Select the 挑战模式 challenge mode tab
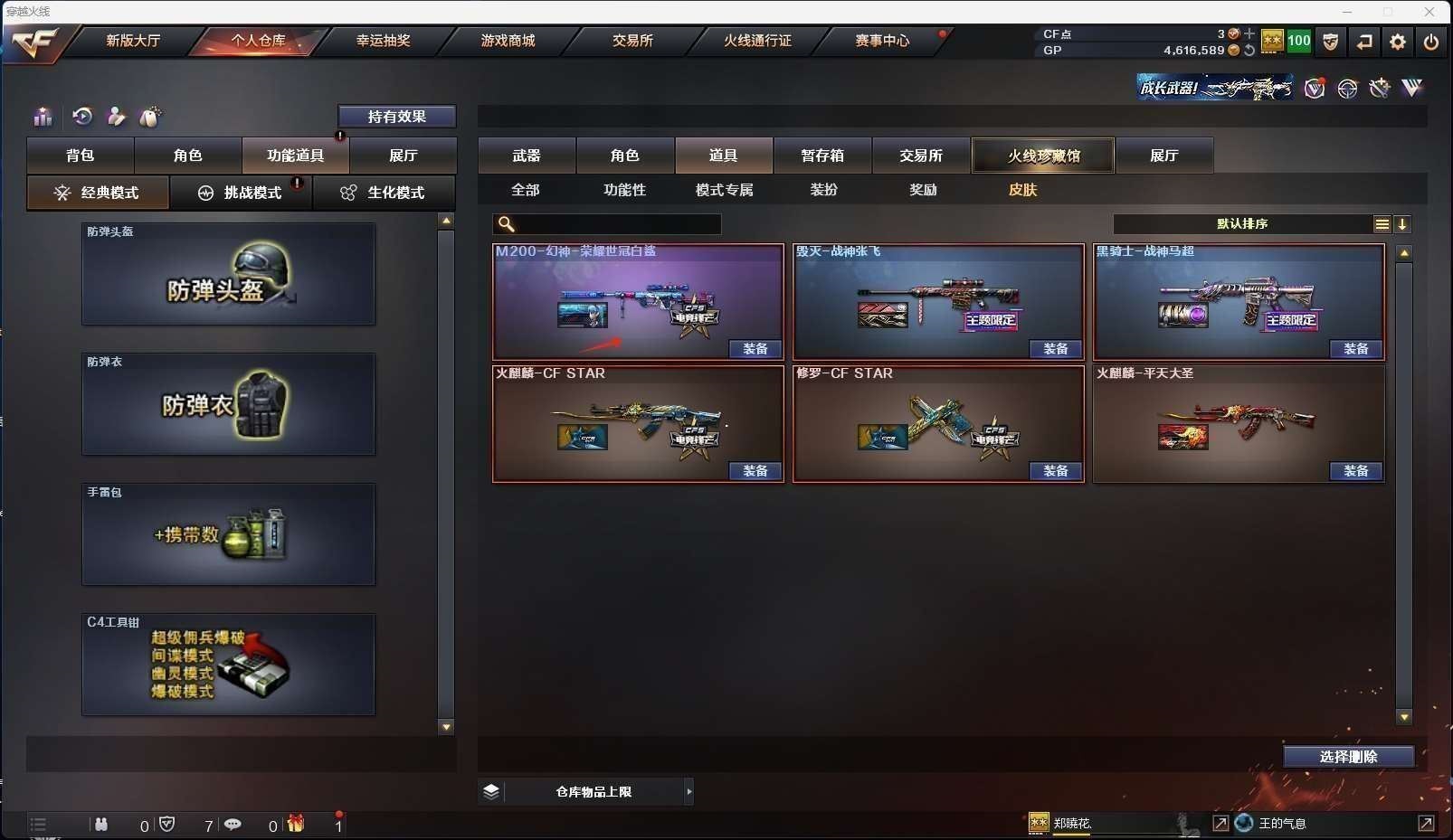 tap(242, 193)
